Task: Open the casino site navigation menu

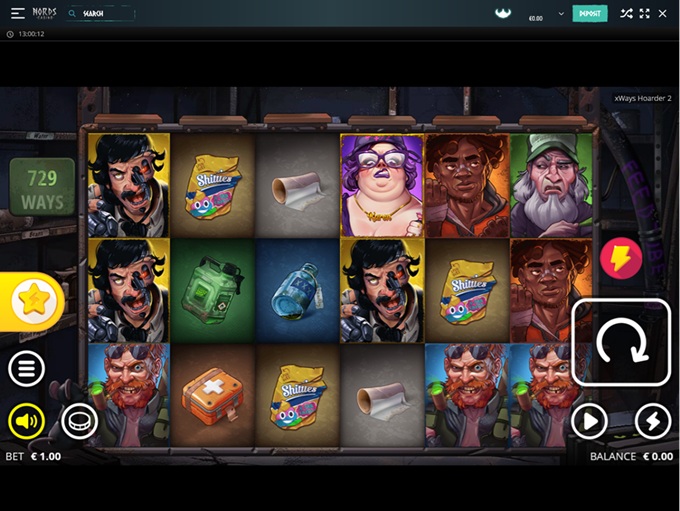Action: click(18, 14)
